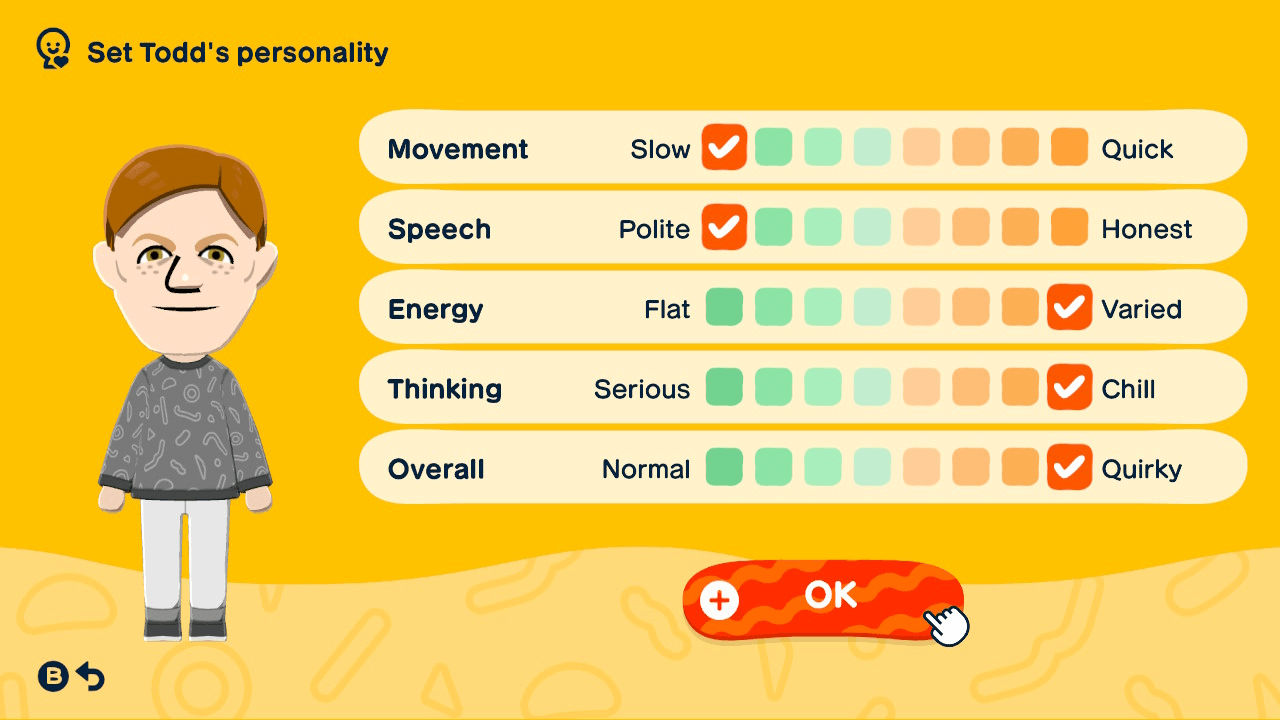Select the fourth segment on the Speech scale

[872, 228]
